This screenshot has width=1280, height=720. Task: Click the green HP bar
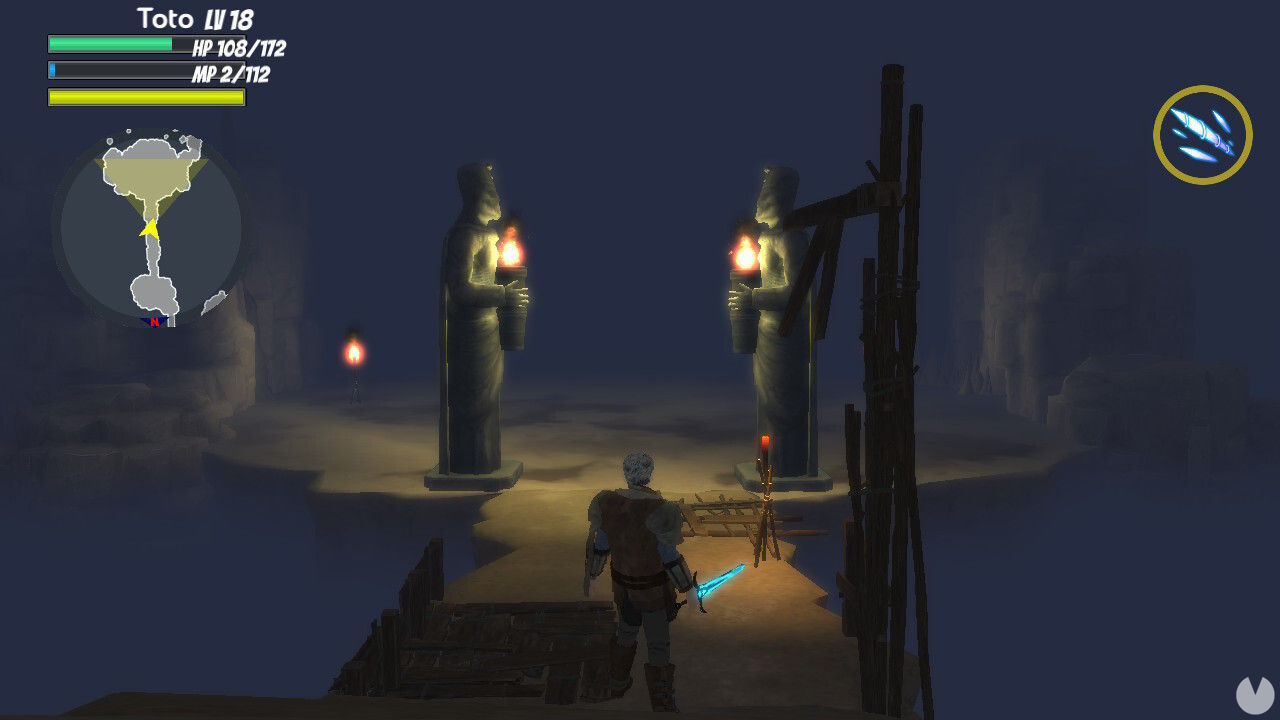[110, 46]
